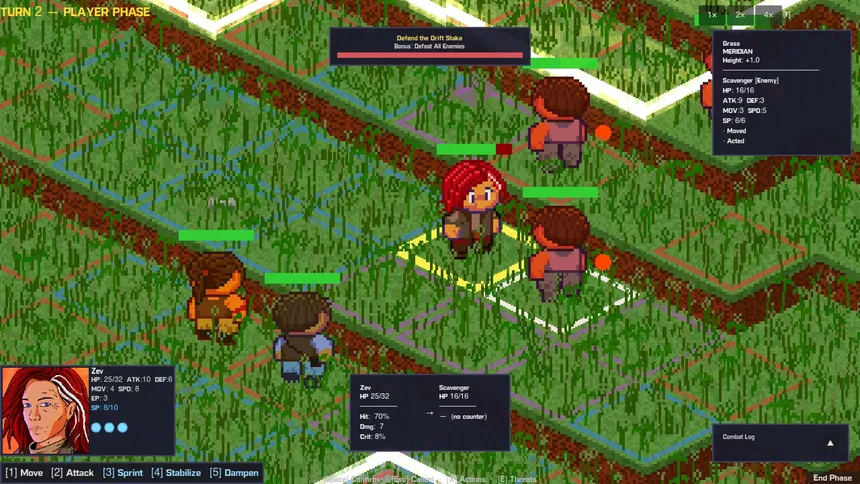Screen dimensions: 860x484
Task: Select the Move action
Action: 24,473
